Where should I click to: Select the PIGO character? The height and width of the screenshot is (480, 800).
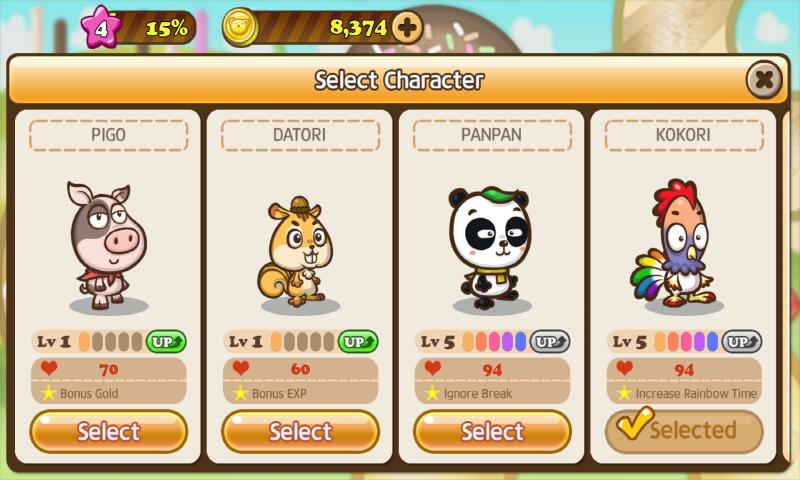(108, 432)
